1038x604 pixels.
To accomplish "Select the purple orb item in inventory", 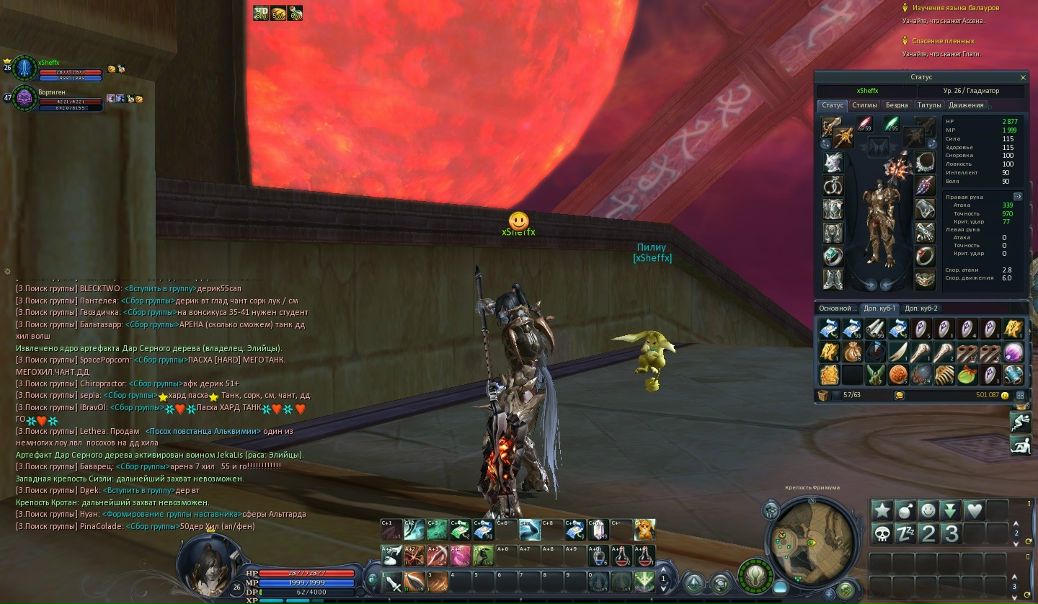I will 1013,352.
